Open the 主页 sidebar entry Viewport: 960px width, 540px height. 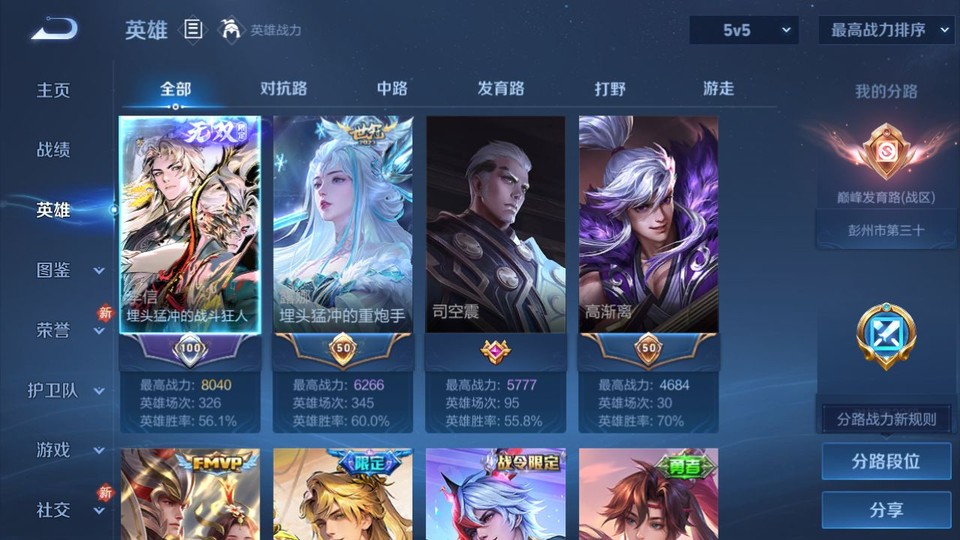point(54,90)
